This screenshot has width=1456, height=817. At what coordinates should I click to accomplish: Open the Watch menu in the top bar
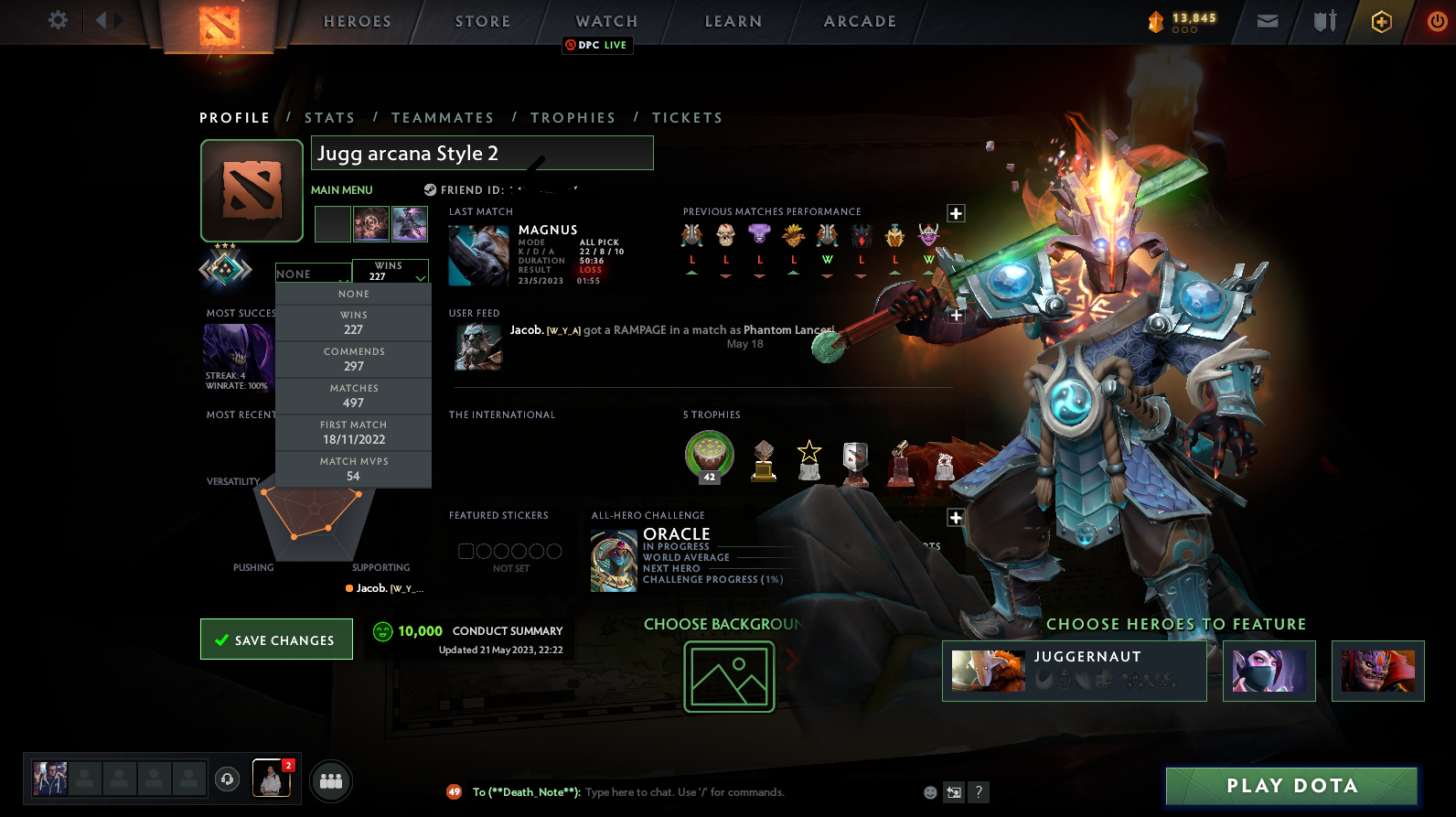pos(605,20)
